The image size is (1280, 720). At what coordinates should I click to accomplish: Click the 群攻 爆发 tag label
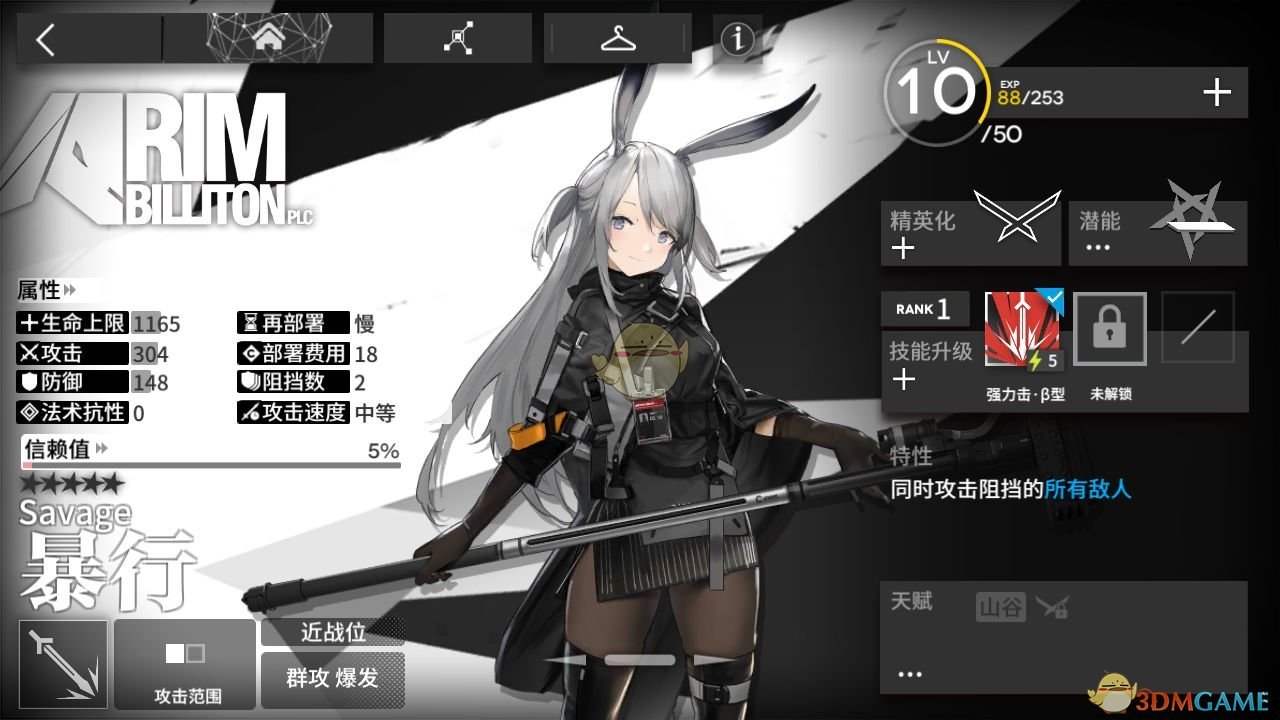[x=333, y=678]
